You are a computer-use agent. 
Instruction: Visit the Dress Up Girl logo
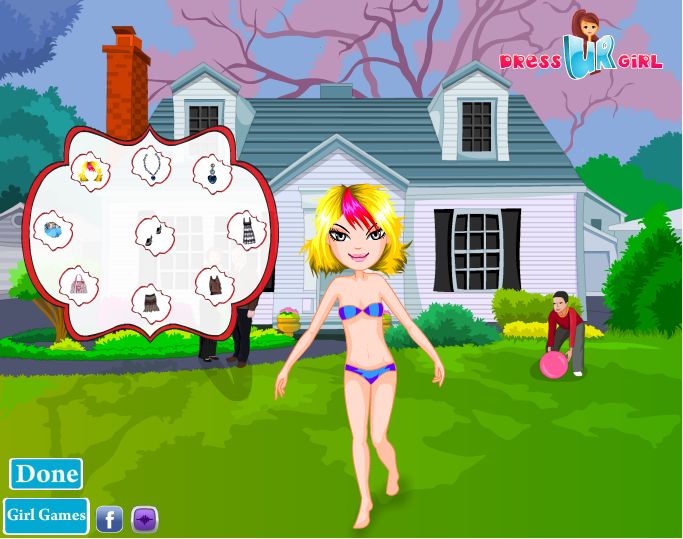point(581,52)
